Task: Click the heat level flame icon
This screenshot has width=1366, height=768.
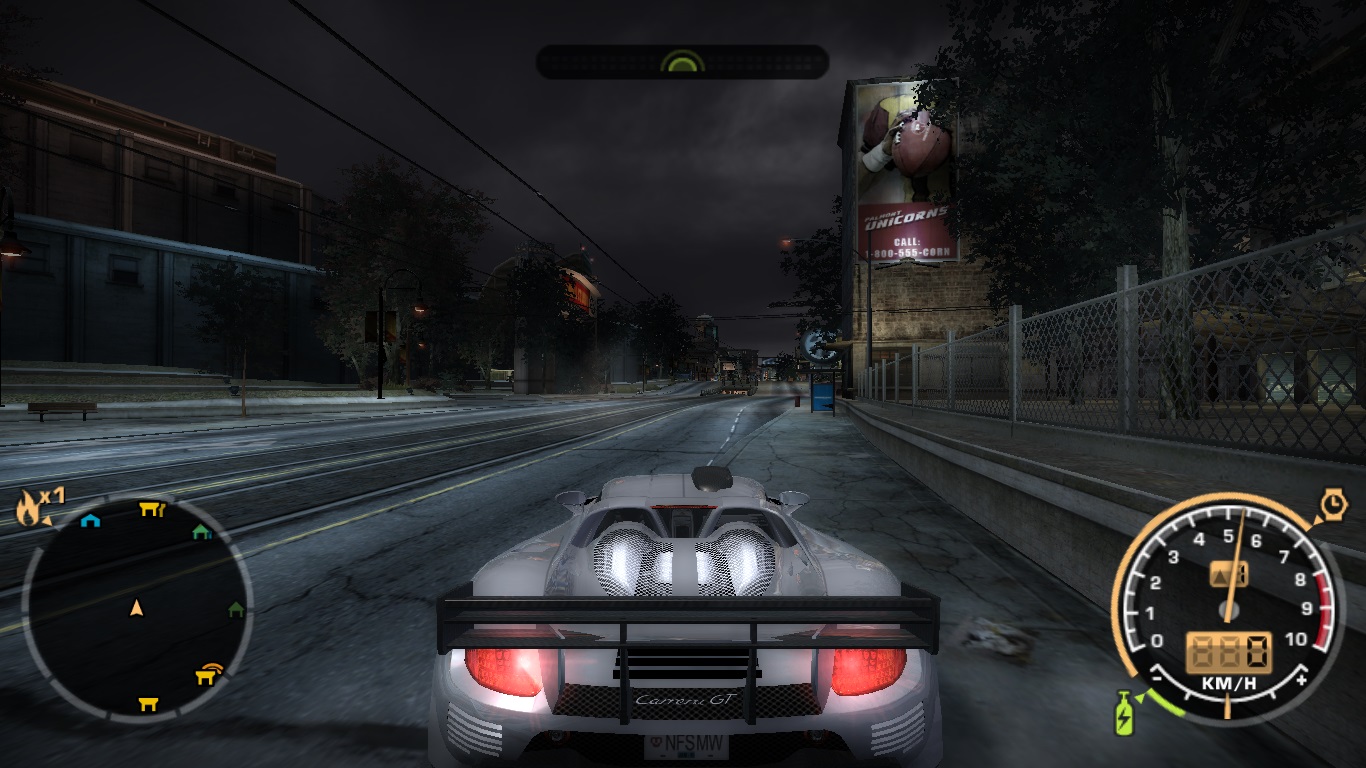Action: coord(27,509)
